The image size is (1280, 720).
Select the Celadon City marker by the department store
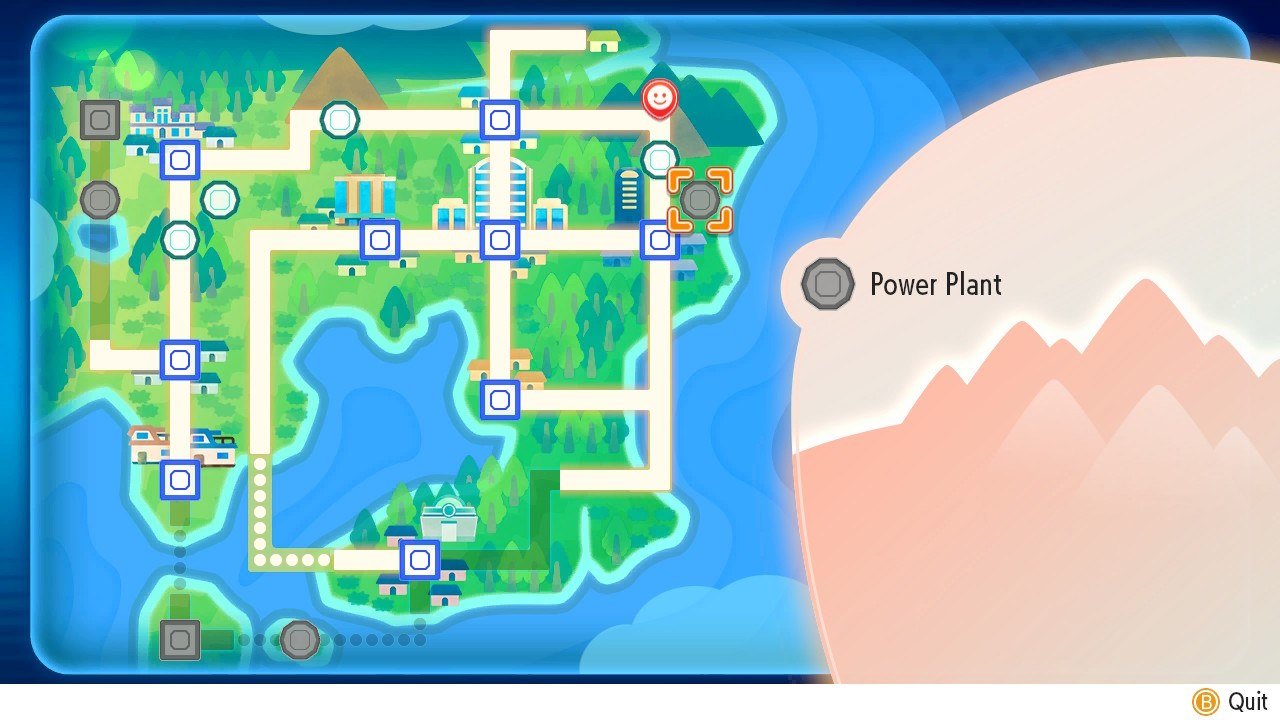379,238
